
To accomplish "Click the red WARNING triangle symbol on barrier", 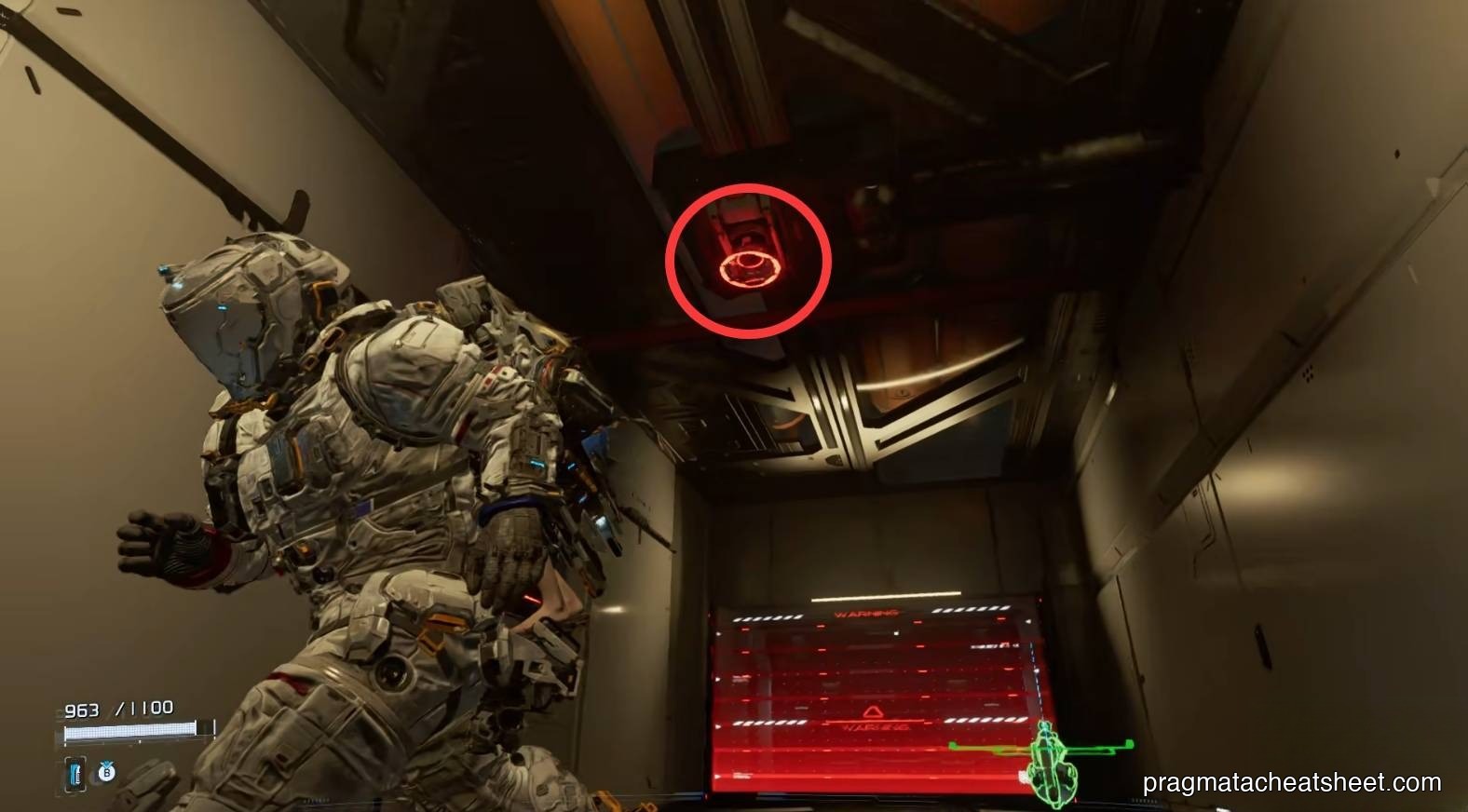I will click(x=870, y=710).
